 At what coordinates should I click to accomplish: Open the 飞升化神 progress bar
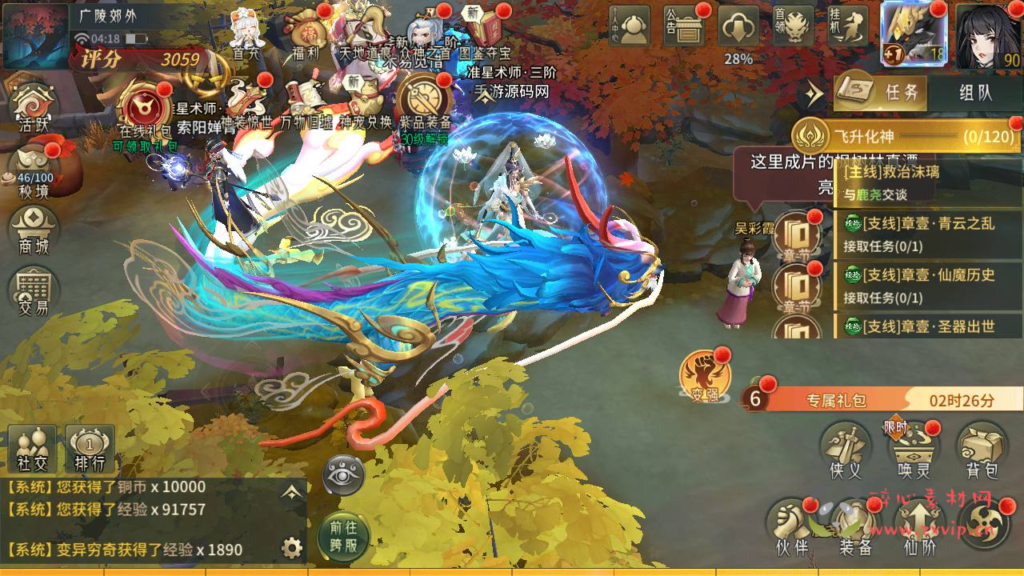[905, 135]
